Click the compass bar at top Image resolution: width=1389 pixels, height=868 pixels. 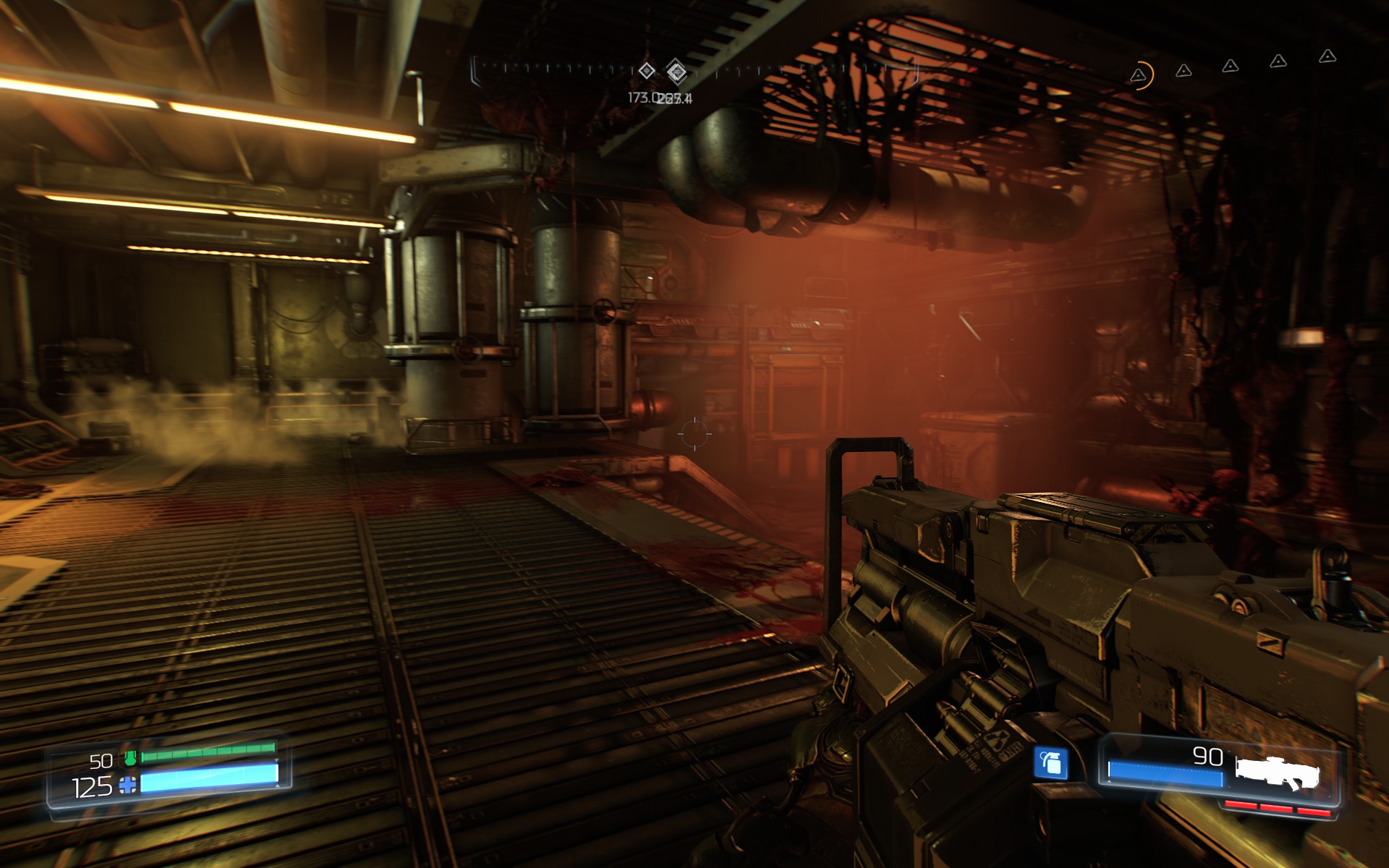tap(694, 71)
